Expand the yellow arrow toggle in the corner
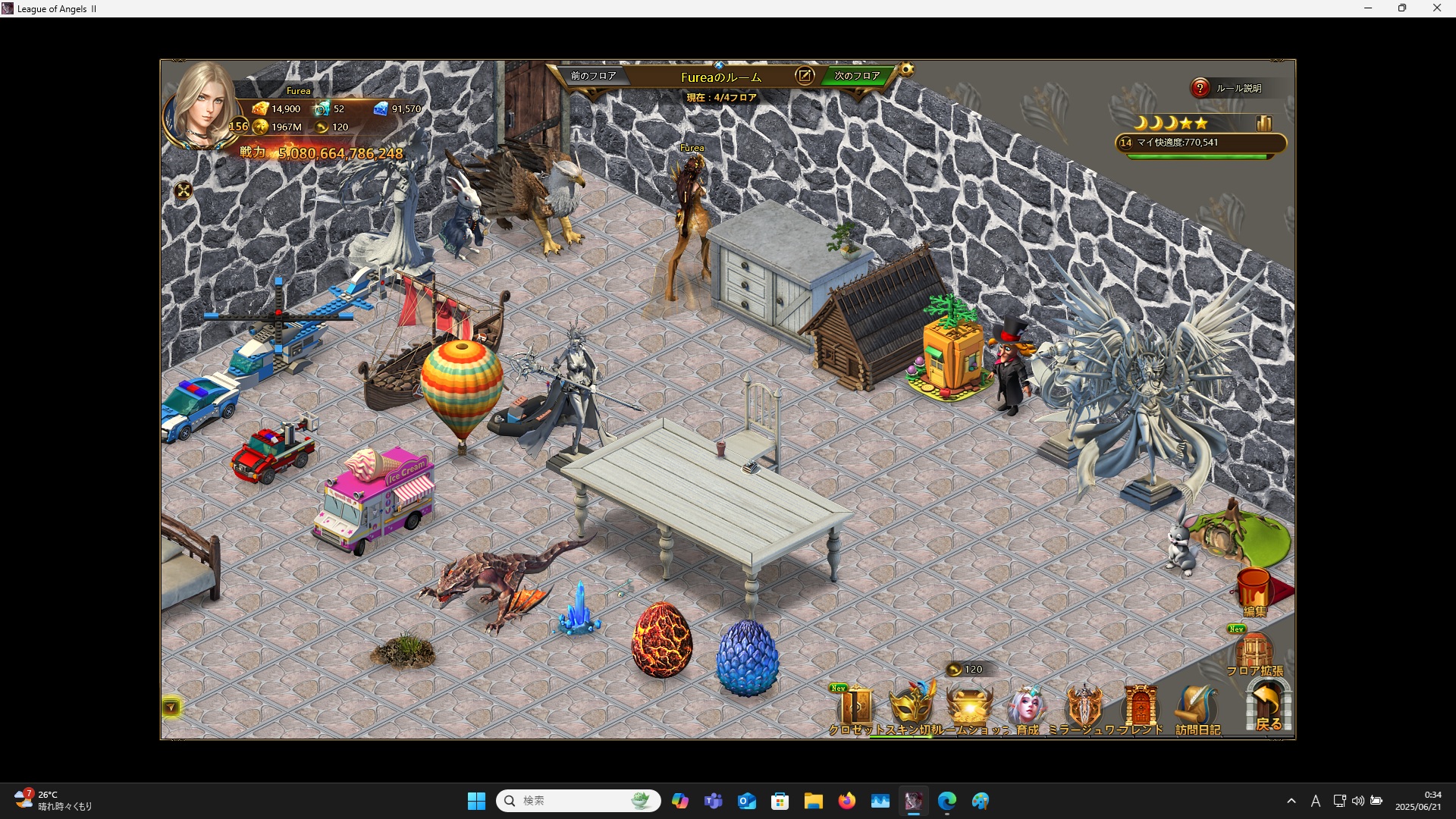This screenshot has height=819, width=1456. pos(171,708)
